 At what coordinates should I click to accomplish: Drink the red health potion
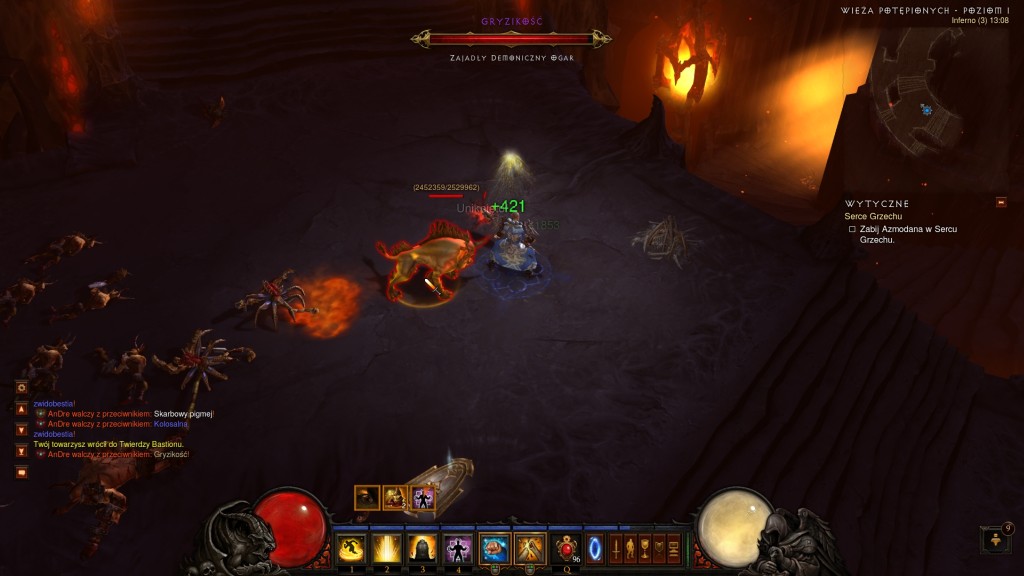tap(568, 548)
